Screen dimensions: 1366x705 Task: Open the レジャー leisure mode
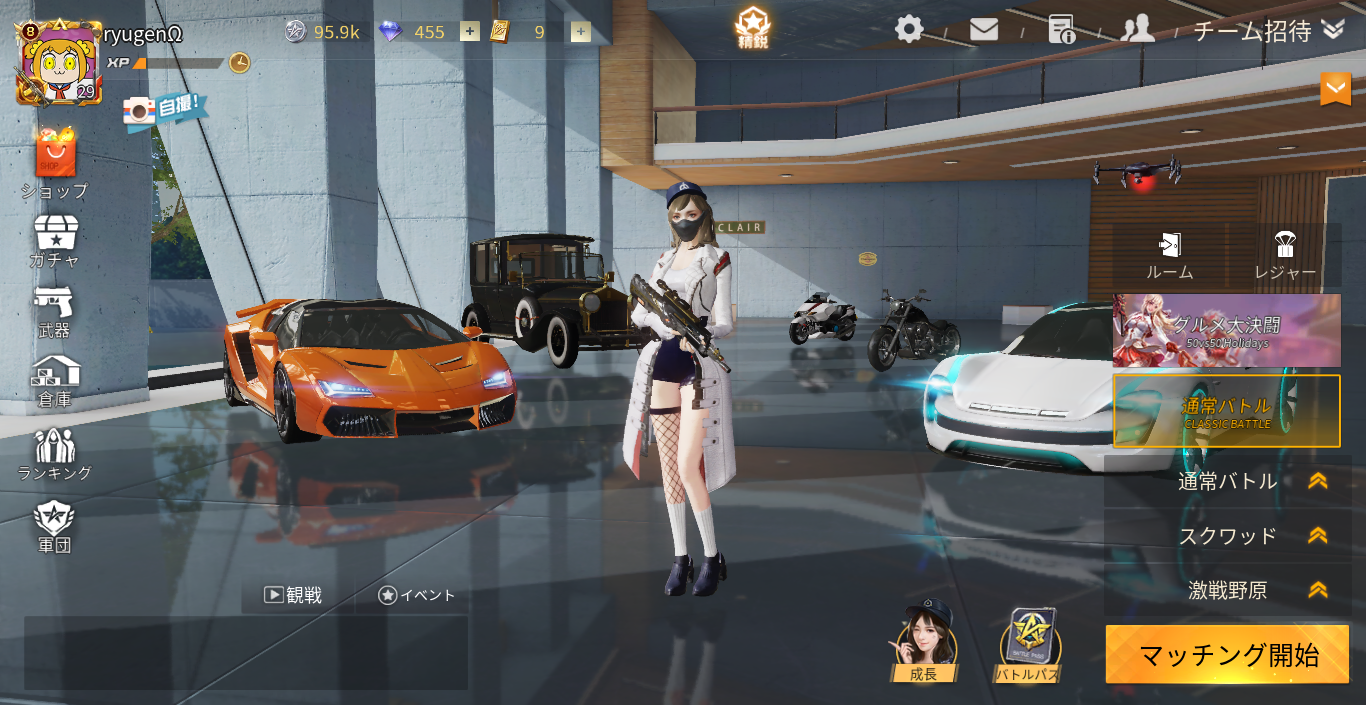[x=1285, y=255]
